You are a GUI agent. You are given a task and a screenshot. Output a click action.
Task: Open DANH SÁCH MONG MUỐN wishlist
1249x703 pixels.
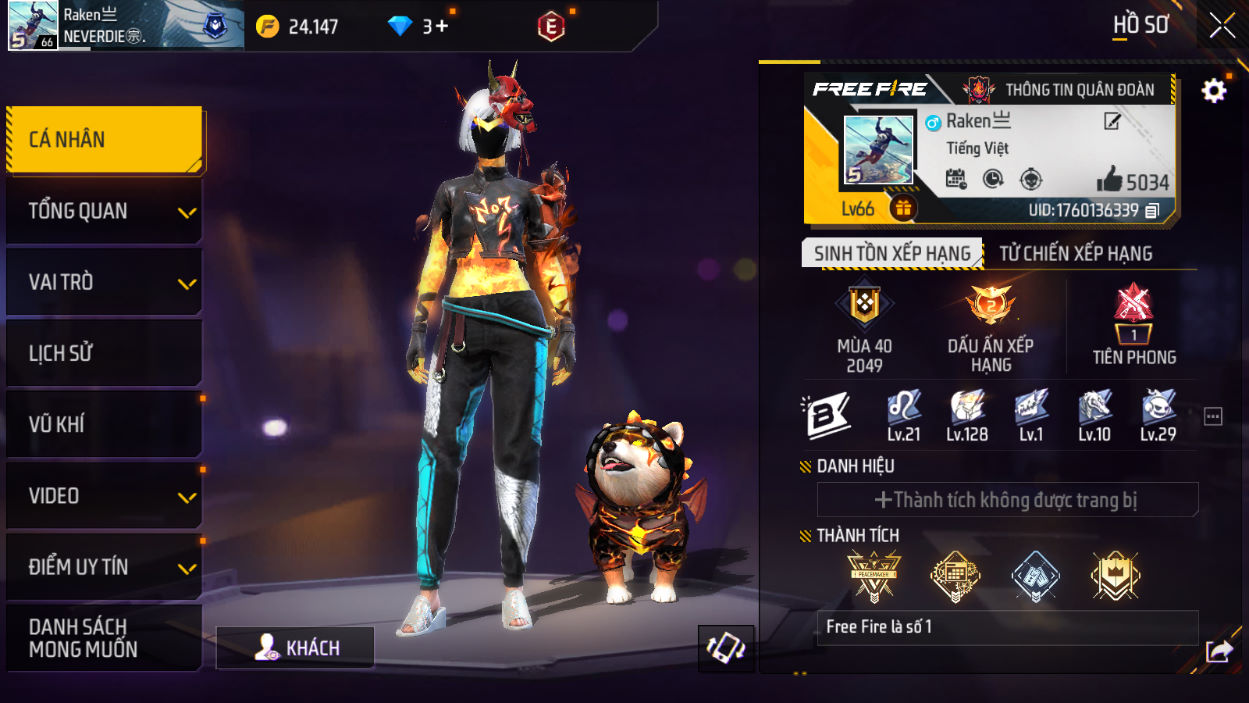pos(104,638)
